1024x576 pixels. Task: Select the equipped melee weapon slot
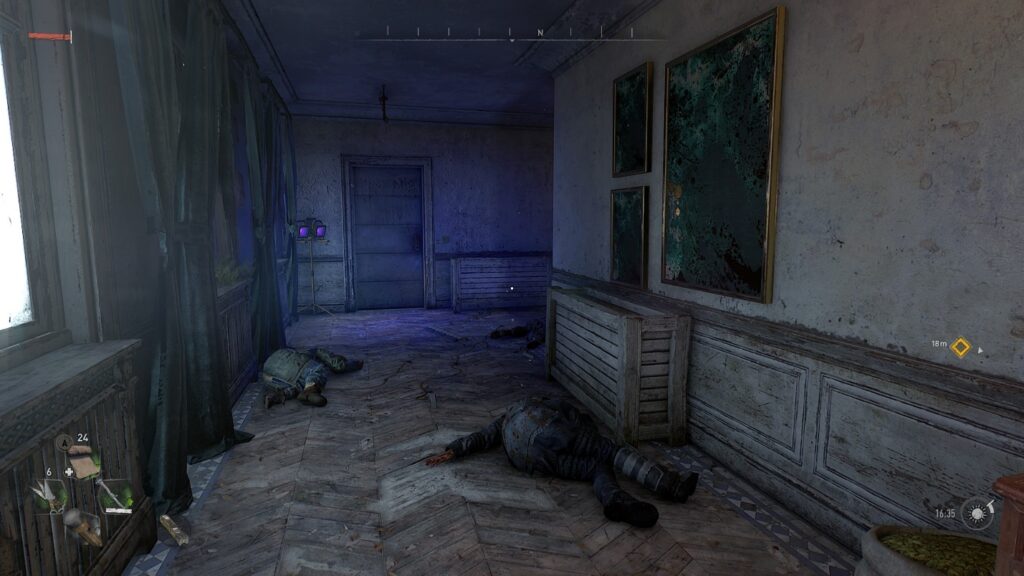[x=115, y=496]
